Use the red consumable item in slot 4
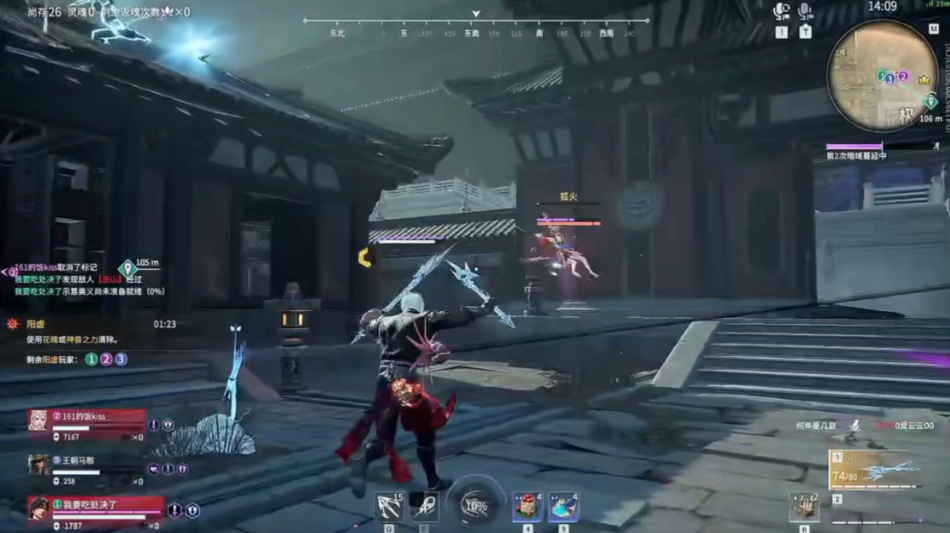This screenshot has height=533, width=950. pyautogui.click(x=527, y=506)
